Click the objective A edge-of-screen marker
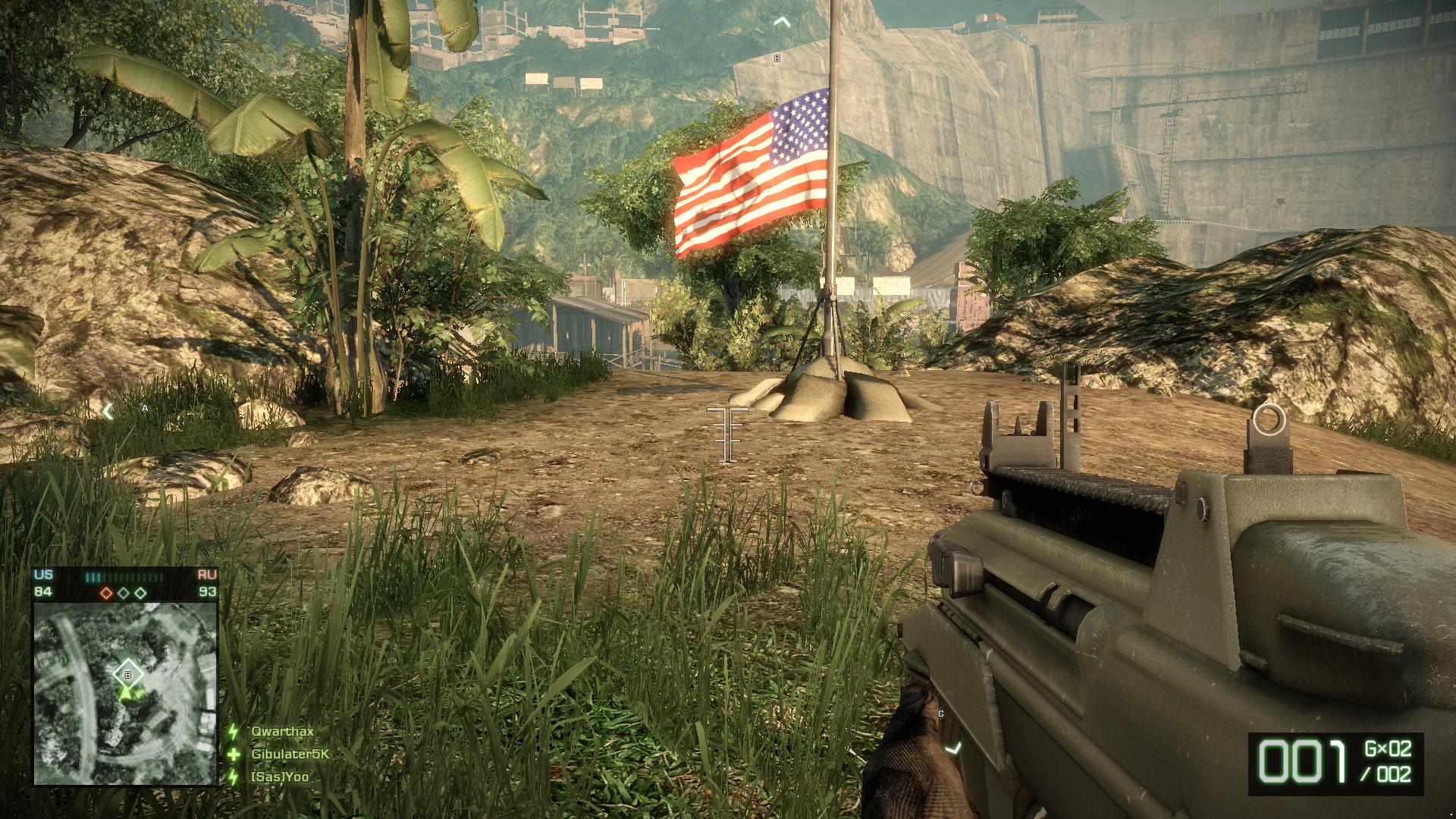1456x819 pixels. click(x=108, y=411)
